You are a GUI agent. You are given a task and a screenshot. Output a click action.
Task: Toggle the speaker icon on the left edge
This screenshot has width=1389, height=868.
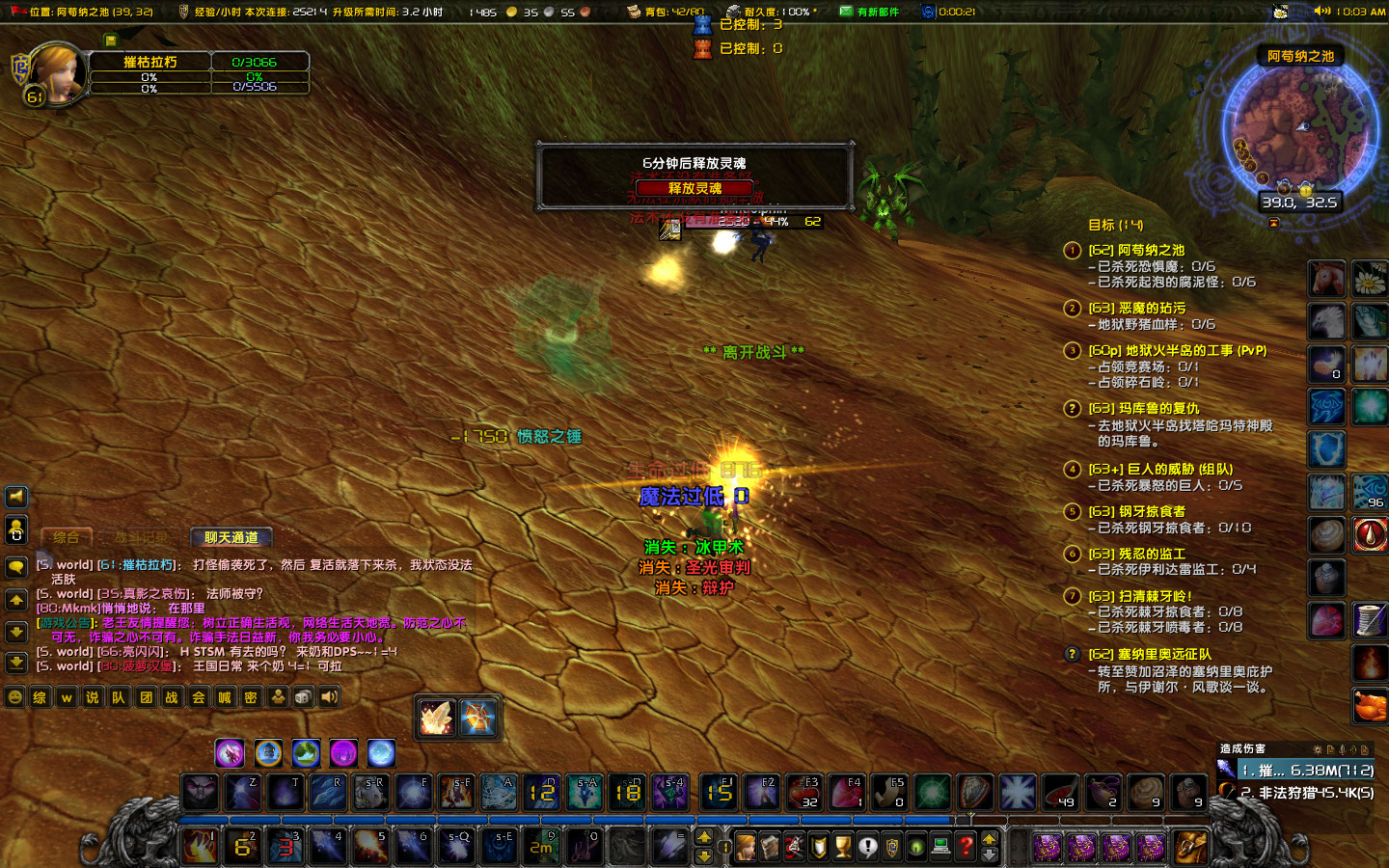[15, 497]
